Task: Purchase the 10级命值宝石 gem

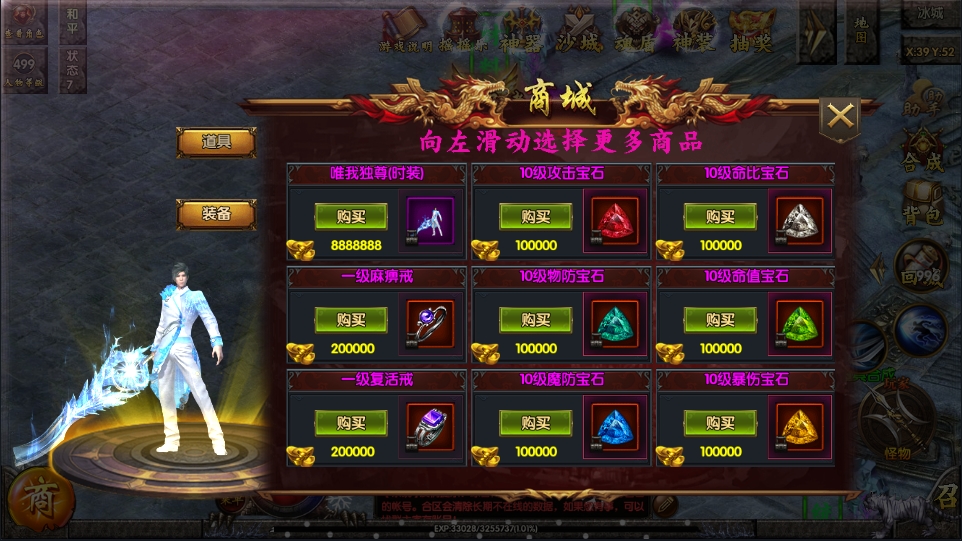Action: (720, 319)
